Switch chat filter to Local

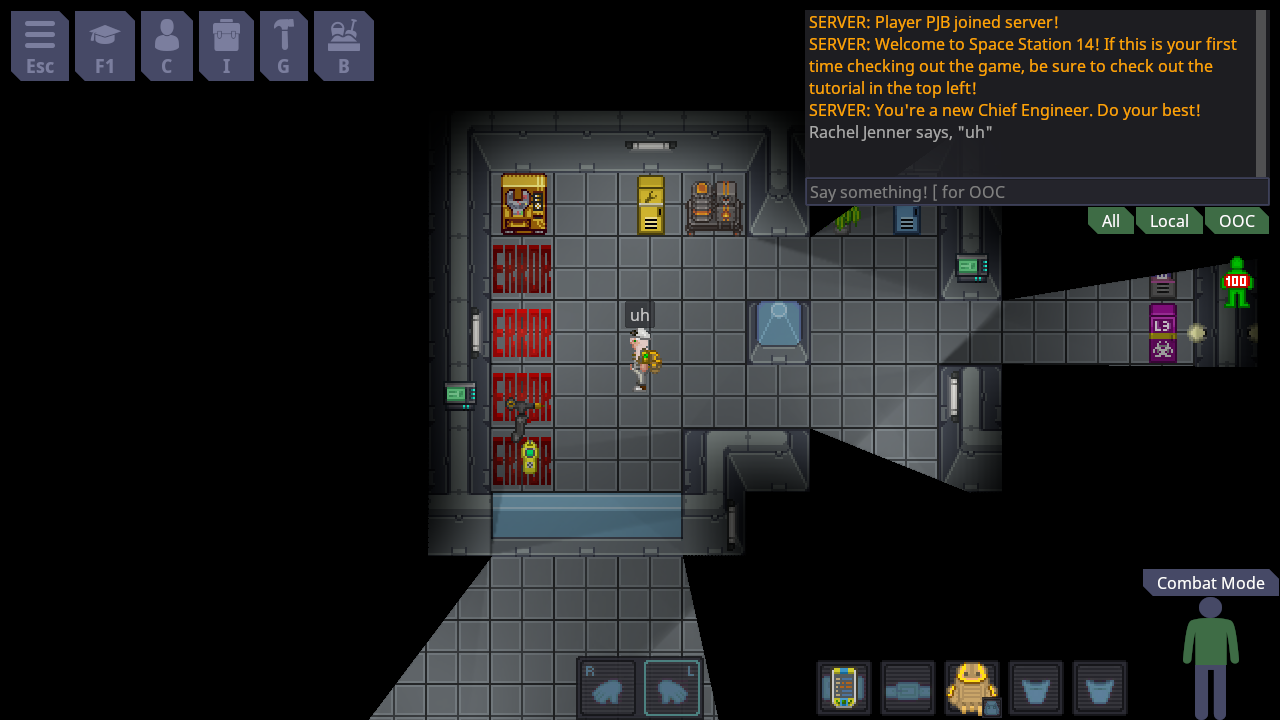click(1168, 221)
